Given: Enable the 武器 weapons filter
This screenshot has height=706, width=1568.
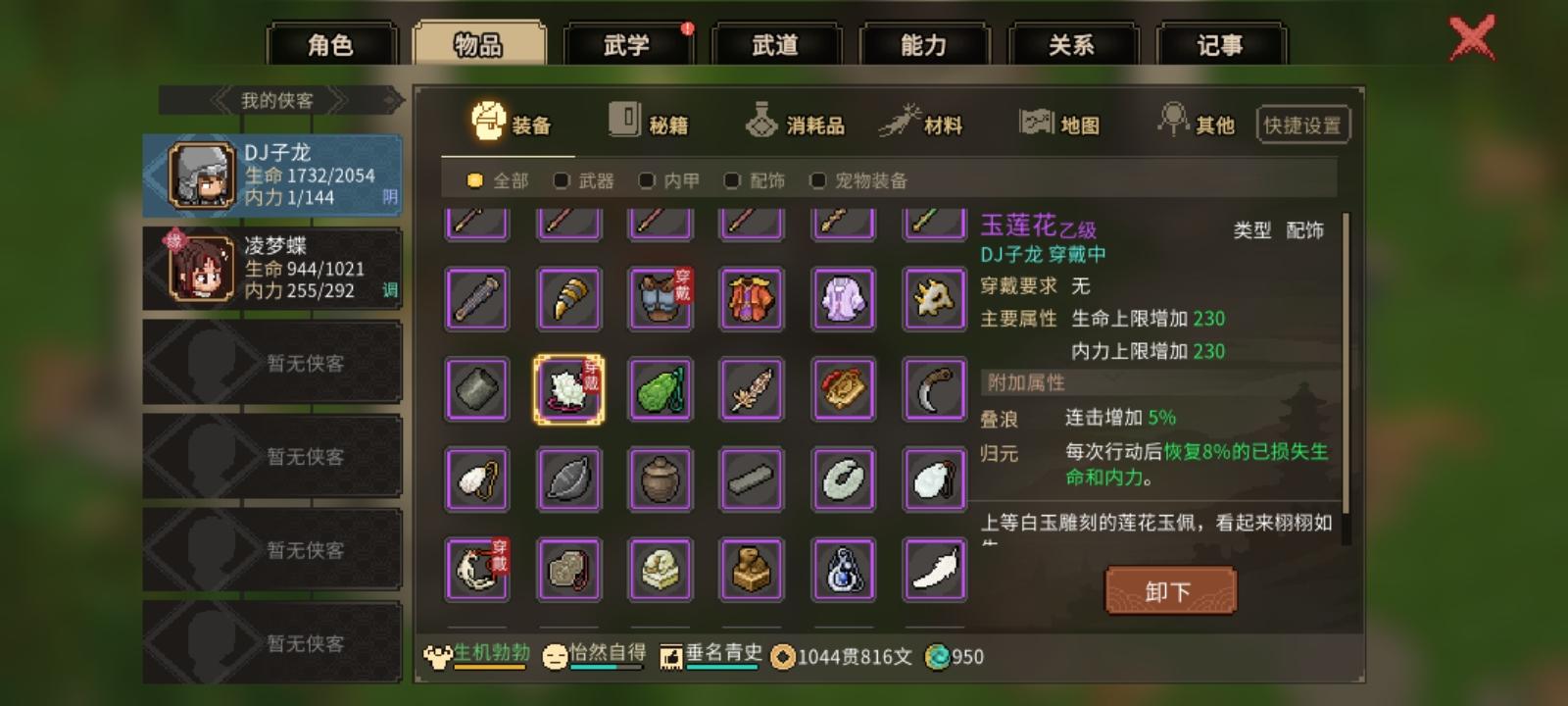Looking at the screenshot, I should pos(561,180).
